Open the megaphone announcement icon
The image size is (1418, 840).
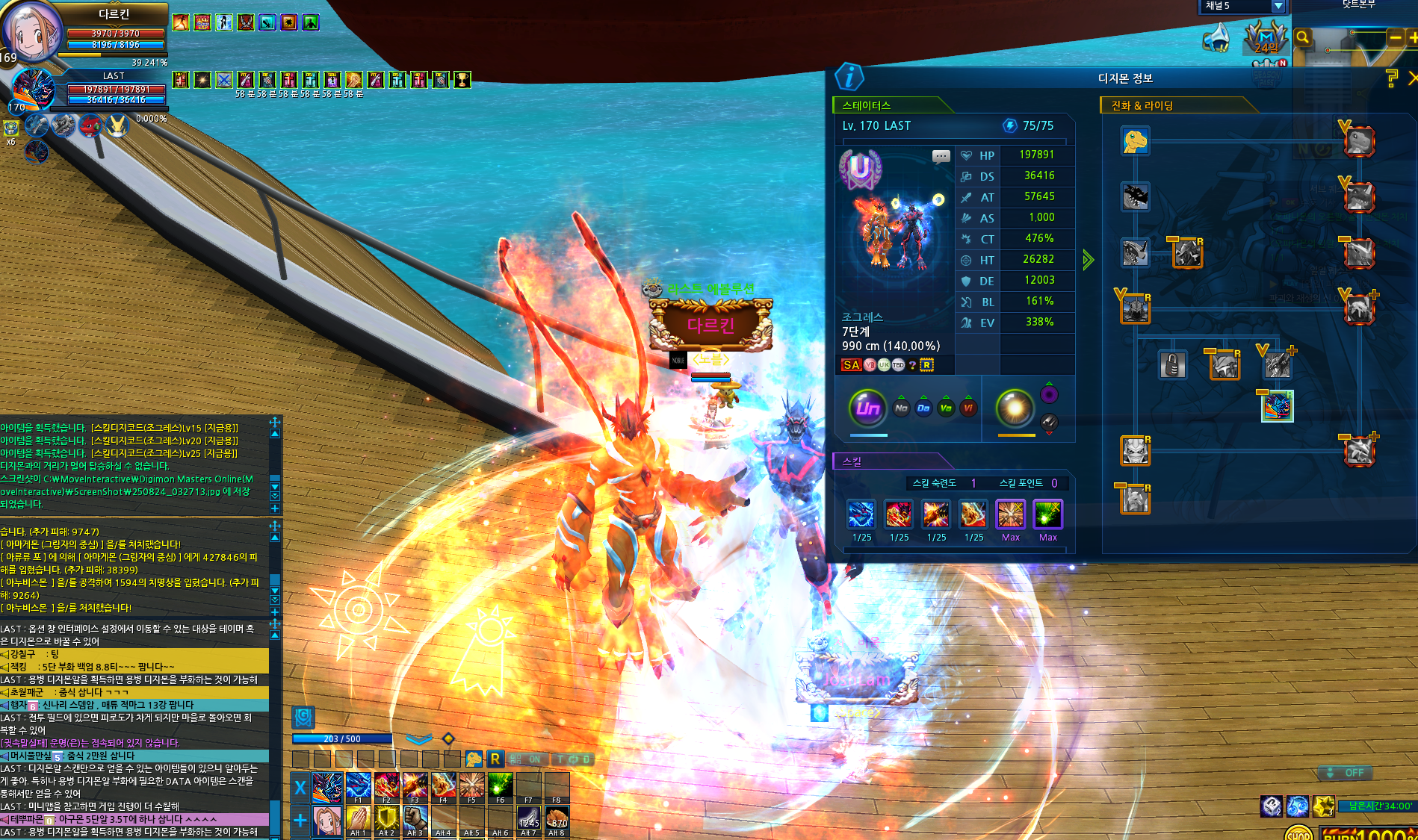(x=1216, y=37)
